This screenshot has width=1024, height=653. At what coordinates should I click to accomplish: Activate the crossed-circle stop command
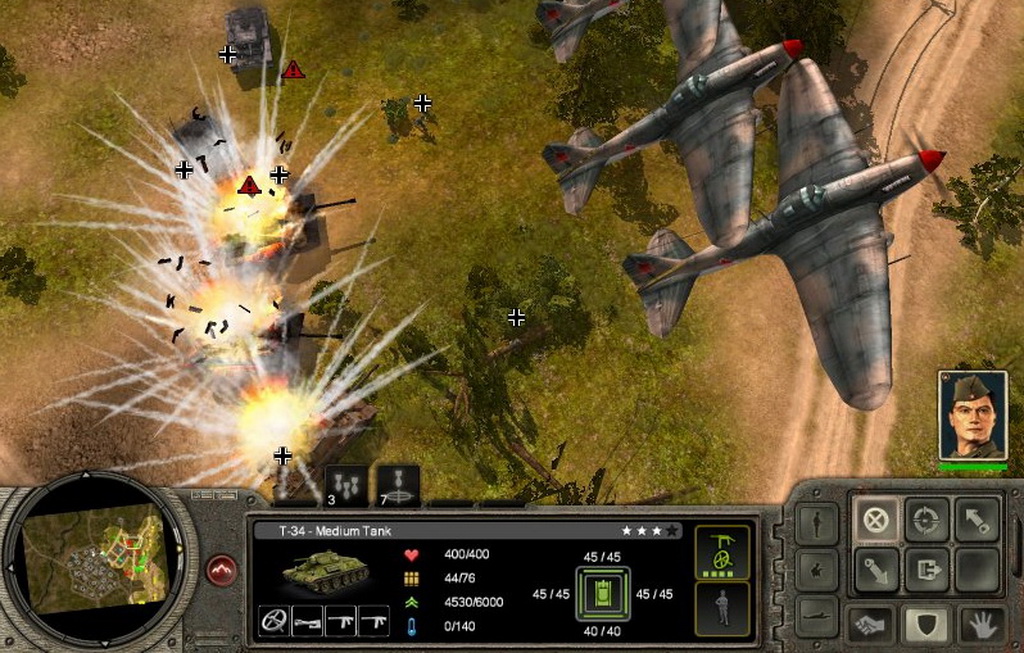click(x=876, y=520)
